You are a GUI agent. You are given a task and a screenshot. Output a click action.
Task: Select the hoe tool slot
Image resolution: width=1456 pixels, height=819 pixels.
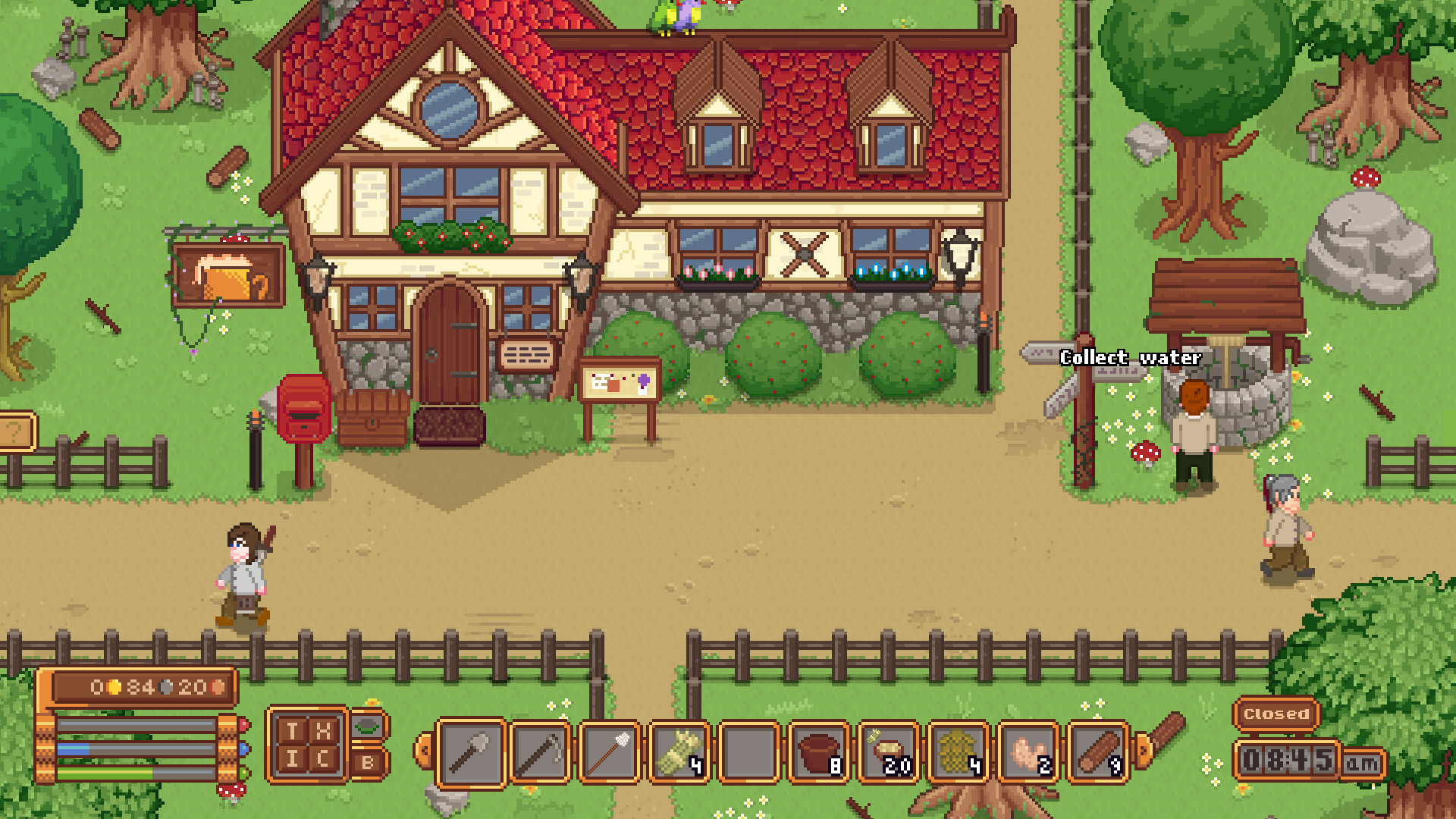[540, 753]
